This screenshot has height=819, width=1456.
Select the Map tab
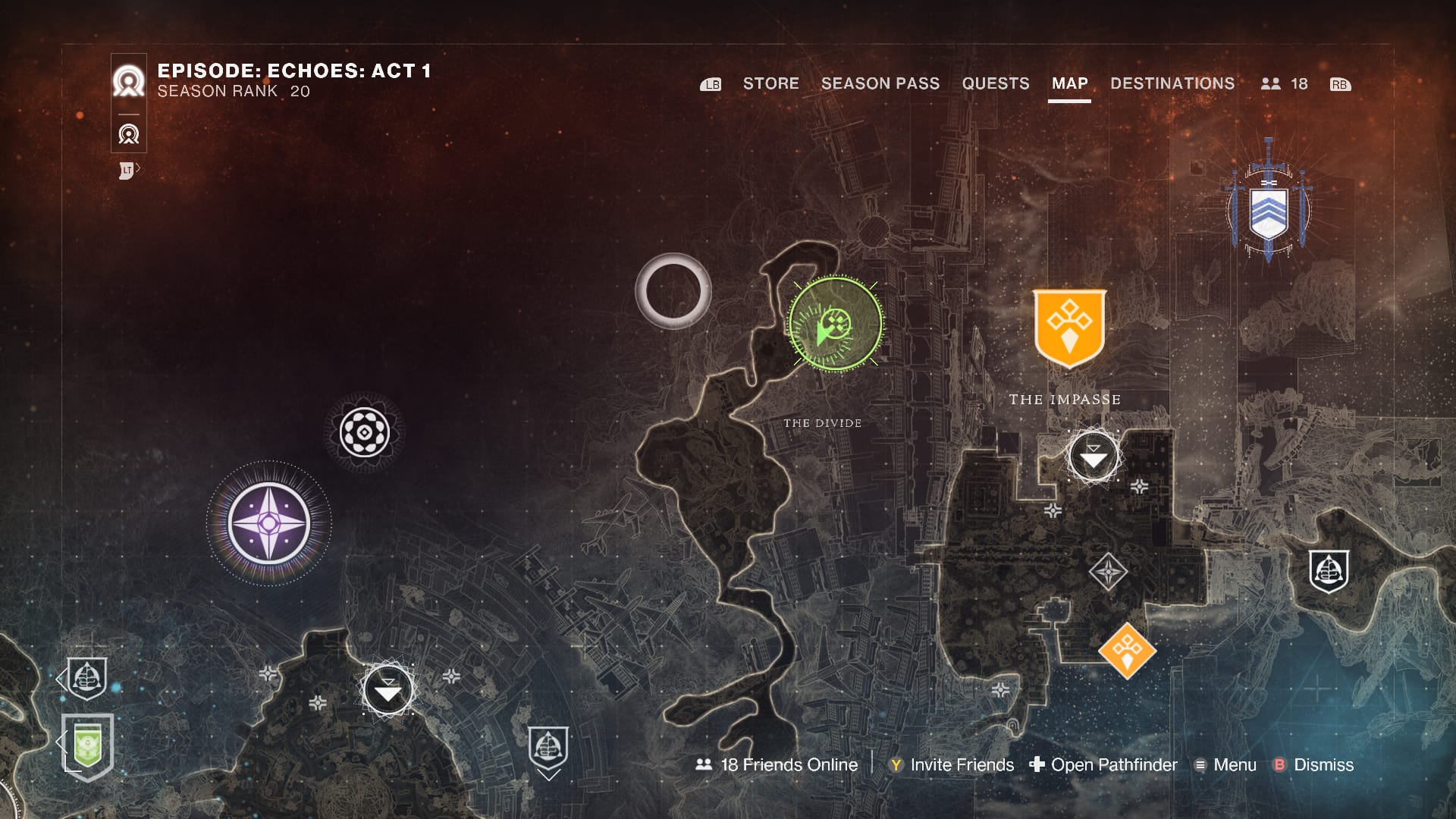(x=1069, y=83)
